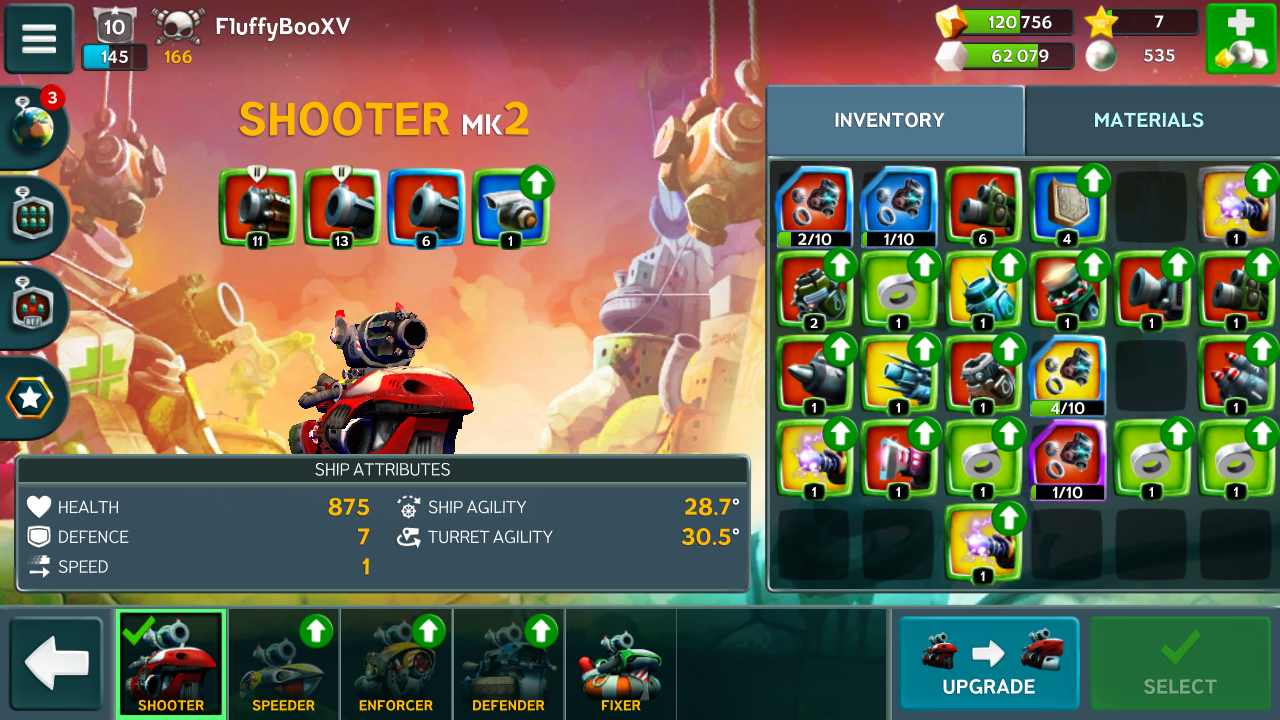Open the green plus currency shop
Image resolution: width=1280 pixels, height=720 pixels.
pyautogui.click(x=1239, y=38)
